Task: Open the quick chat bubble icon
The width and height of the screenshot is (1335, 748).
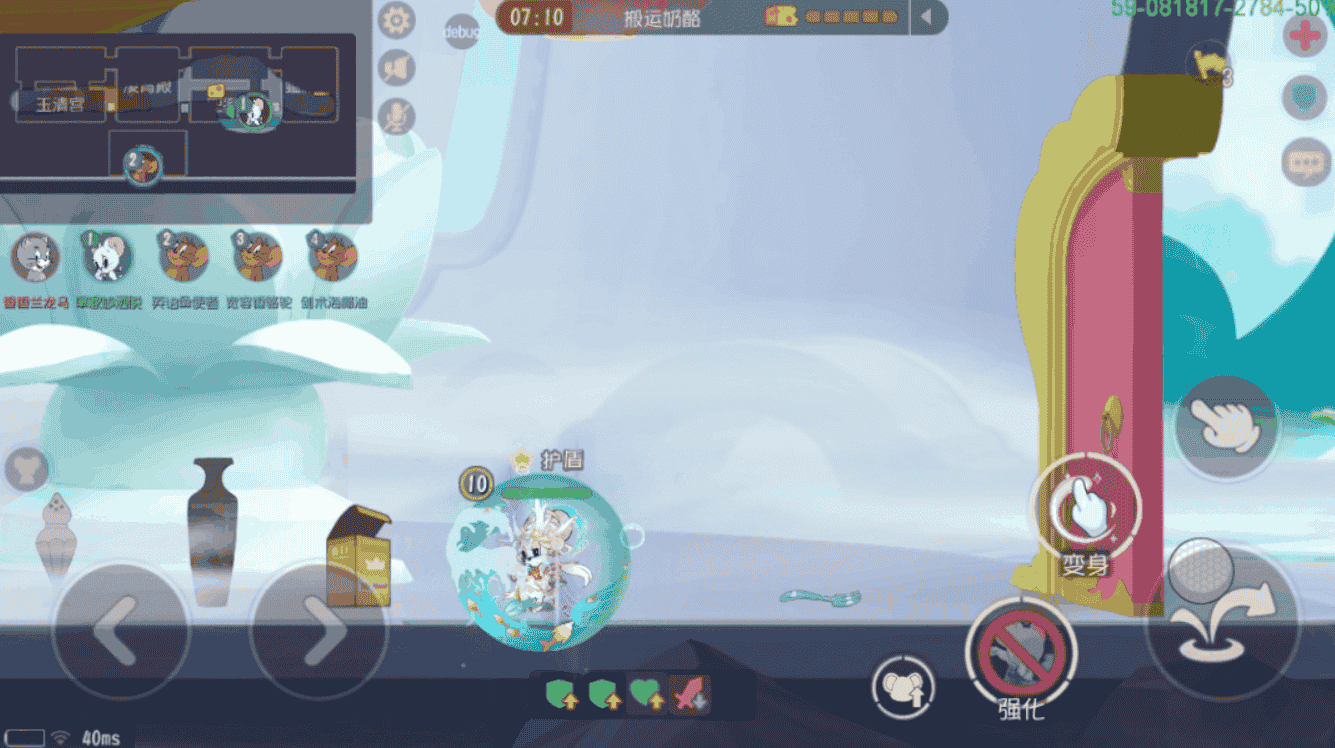Action: pos(1305,162)
